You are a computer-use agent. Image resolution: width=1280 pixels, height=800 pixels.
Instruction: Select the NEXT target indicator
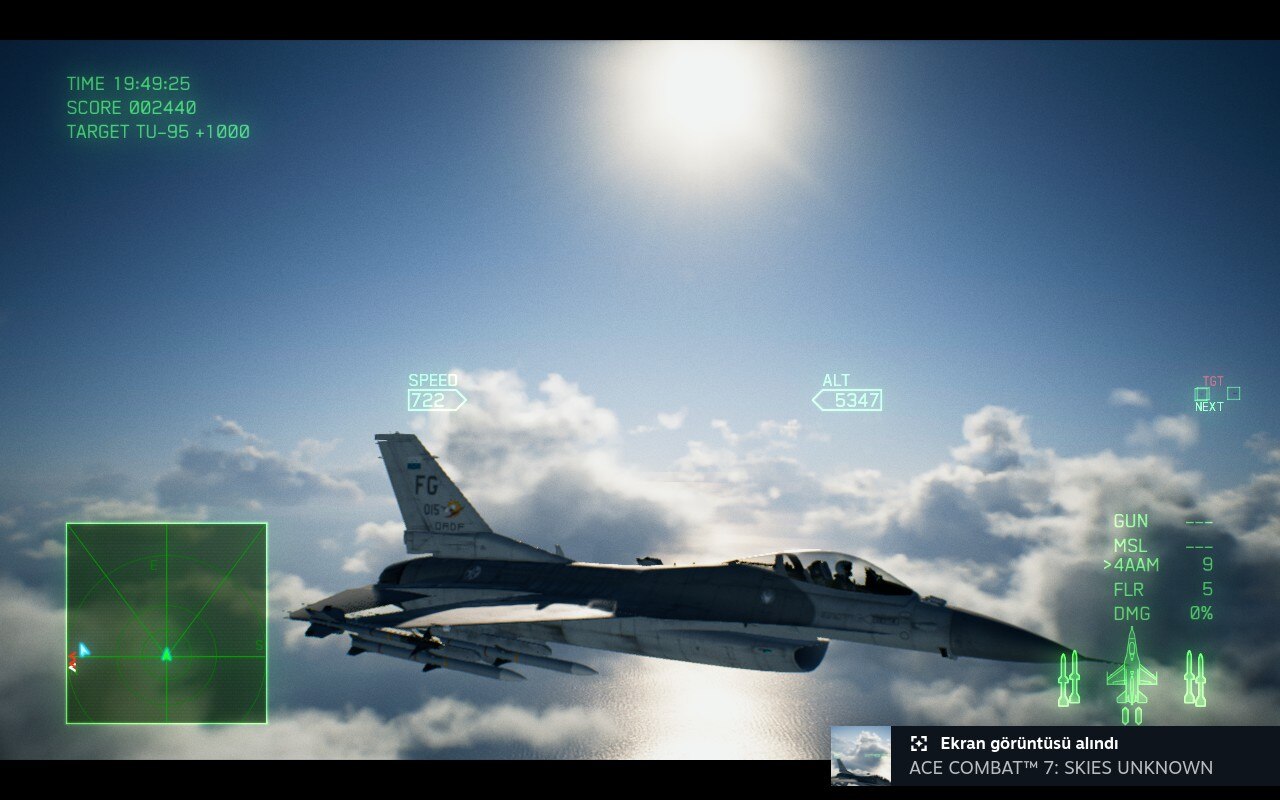(1209, 407)
